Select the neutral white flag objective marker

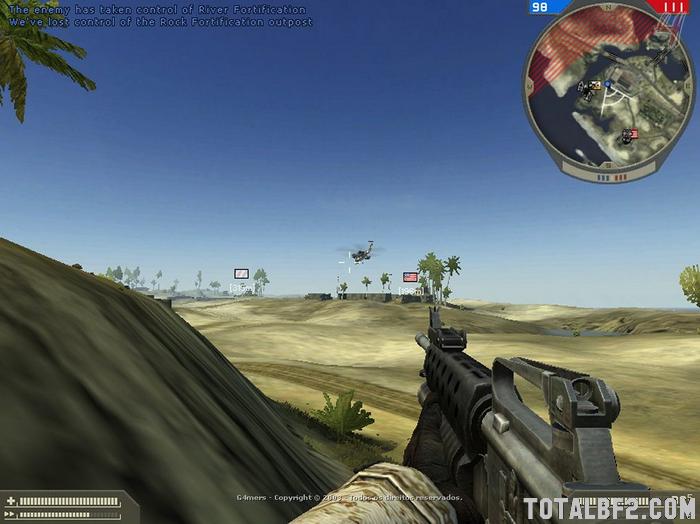(x=241, y=273)
